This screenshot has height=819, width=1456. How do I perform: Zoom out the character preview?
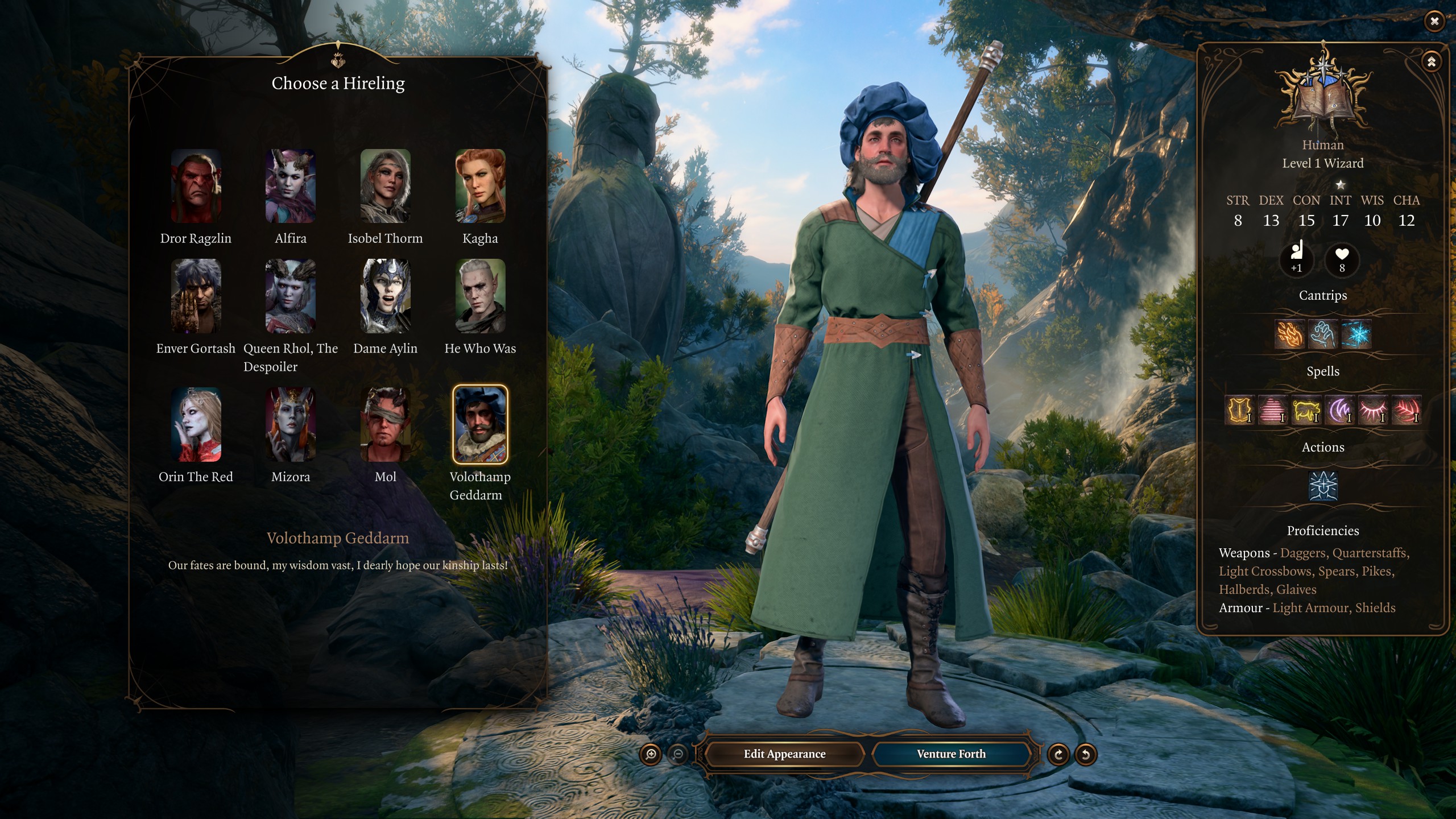[x=678, y=755]
